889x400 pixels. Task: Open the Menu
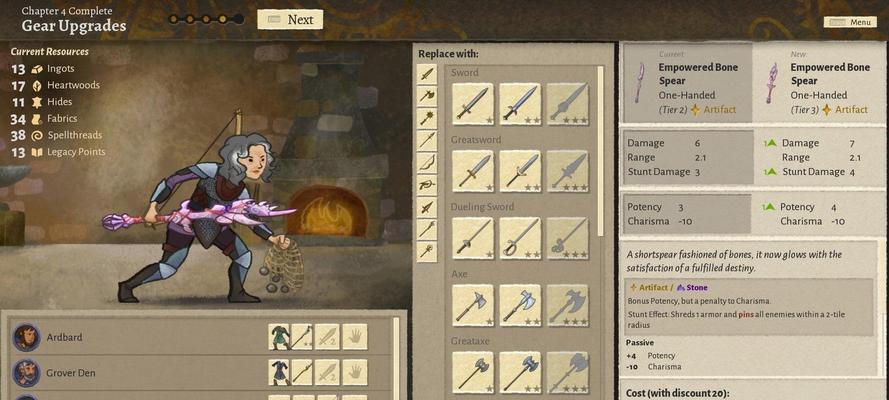(x=850, y=22)
